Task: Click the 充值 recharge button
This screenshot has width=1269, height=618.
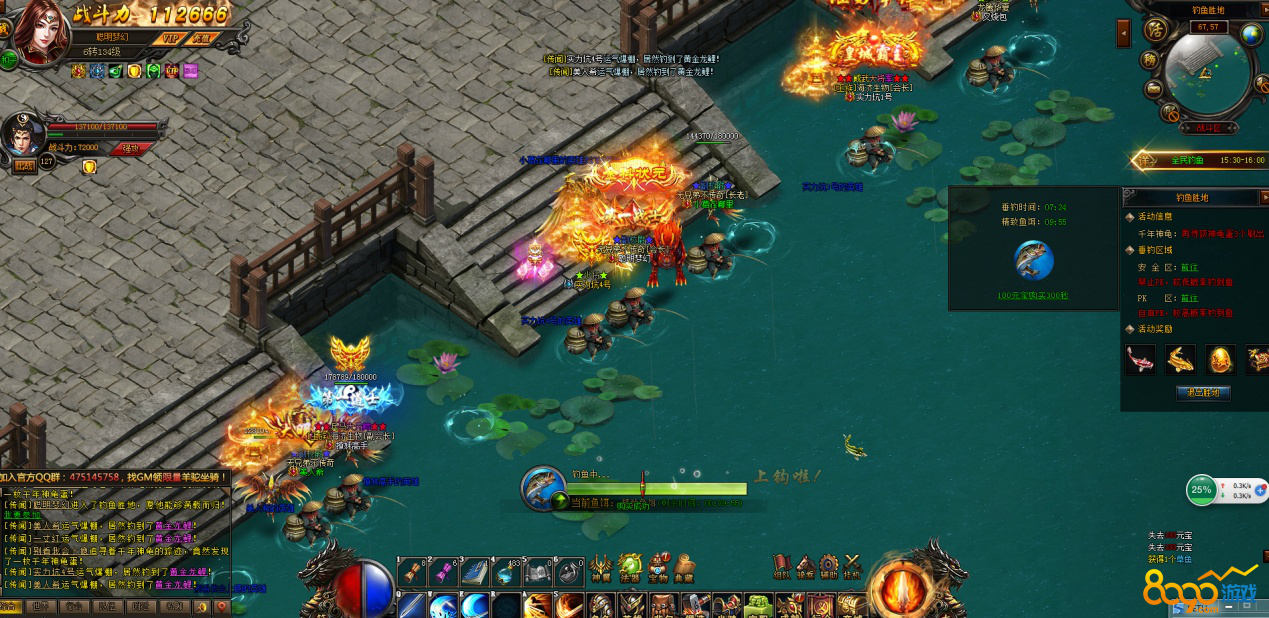Action: coord(202,38)
